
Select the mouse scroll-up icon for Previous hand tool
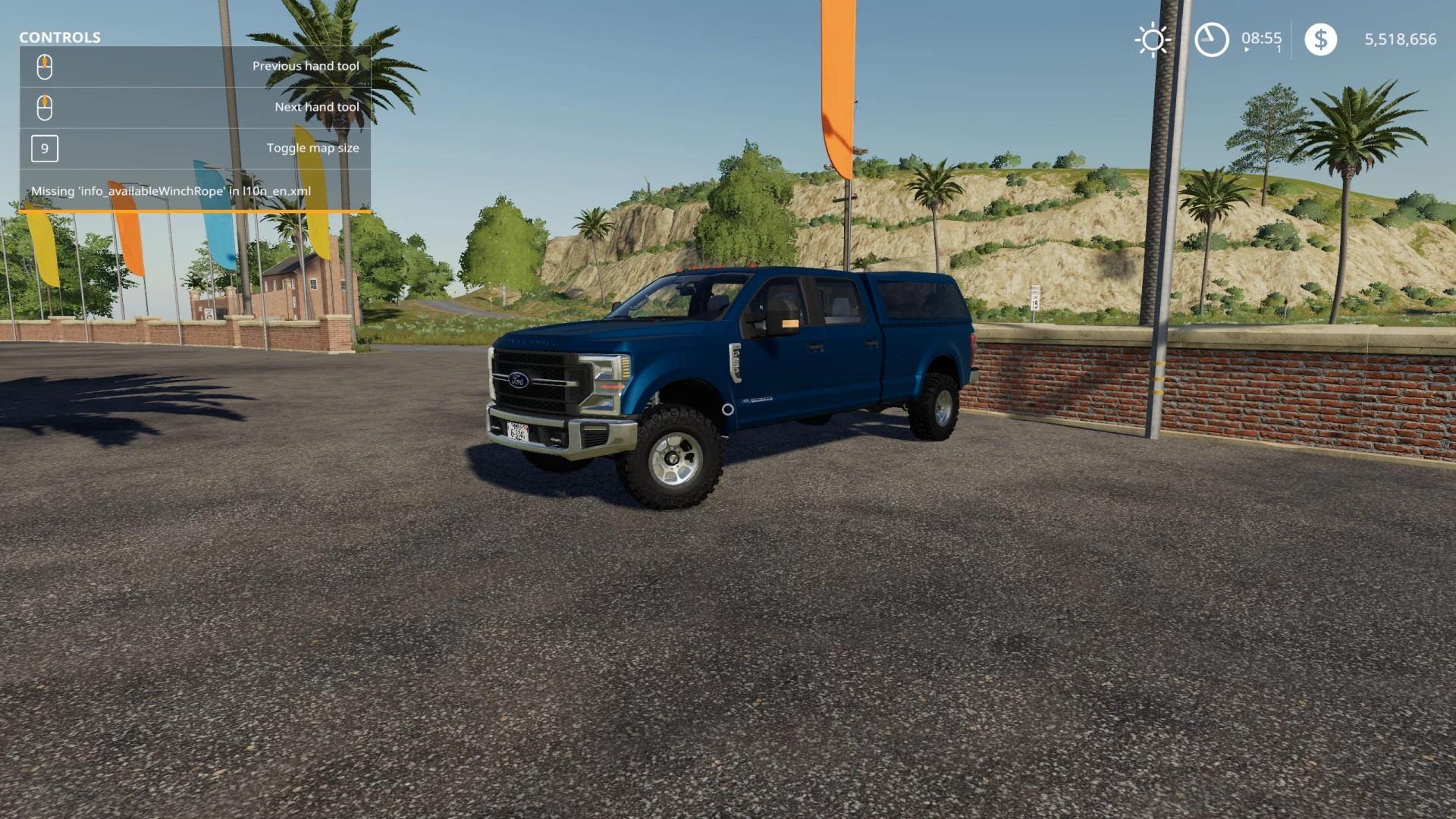point(45,66)
